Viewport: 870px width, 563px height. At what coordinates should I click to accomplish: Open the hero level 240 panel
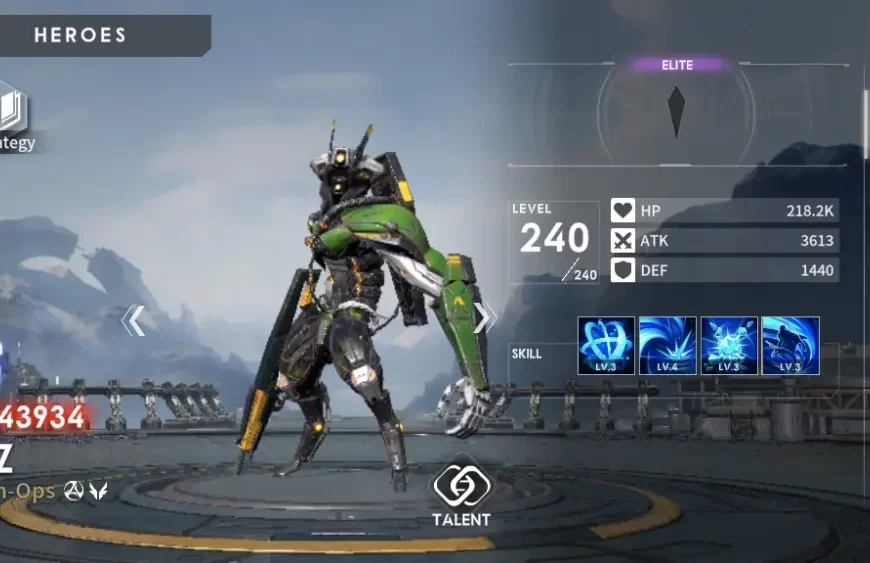[x=553, y=241]
